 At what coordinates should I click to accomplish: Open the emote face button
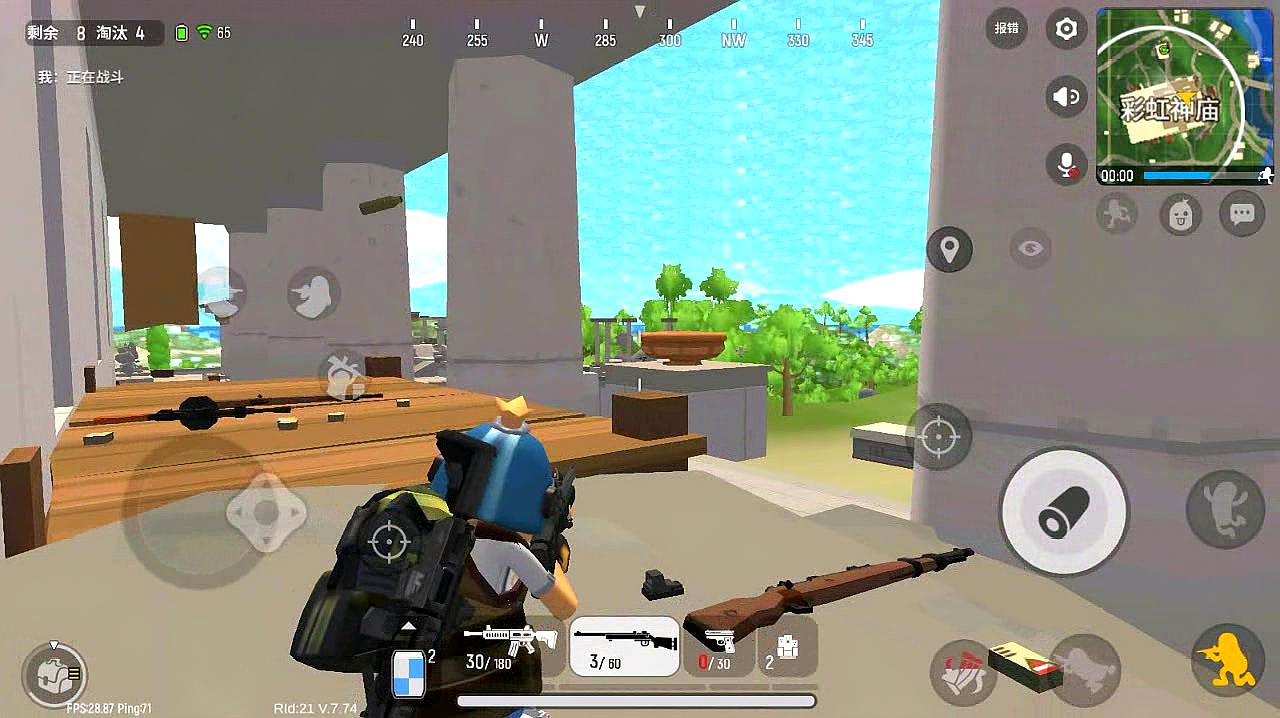1180,214
